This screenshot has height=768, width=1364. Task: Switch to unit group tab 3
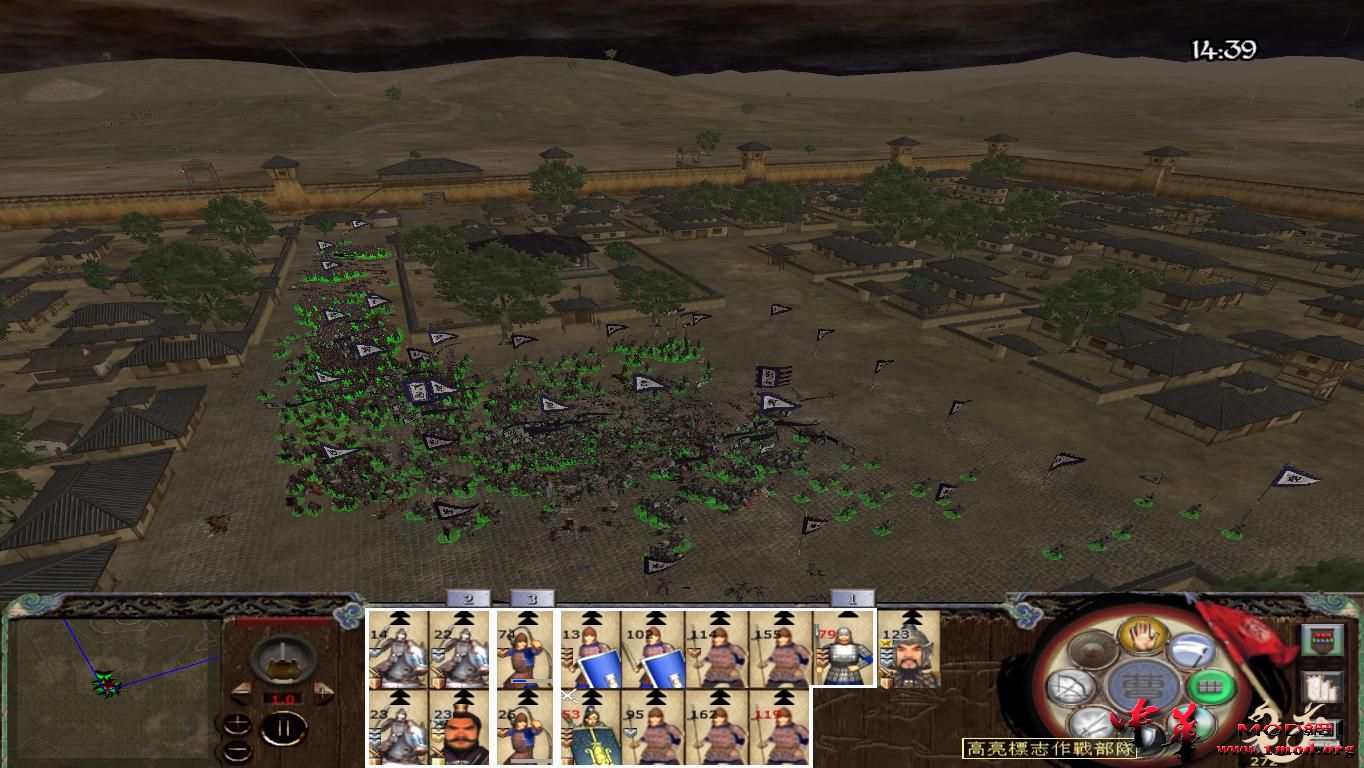tap(533, 598)
